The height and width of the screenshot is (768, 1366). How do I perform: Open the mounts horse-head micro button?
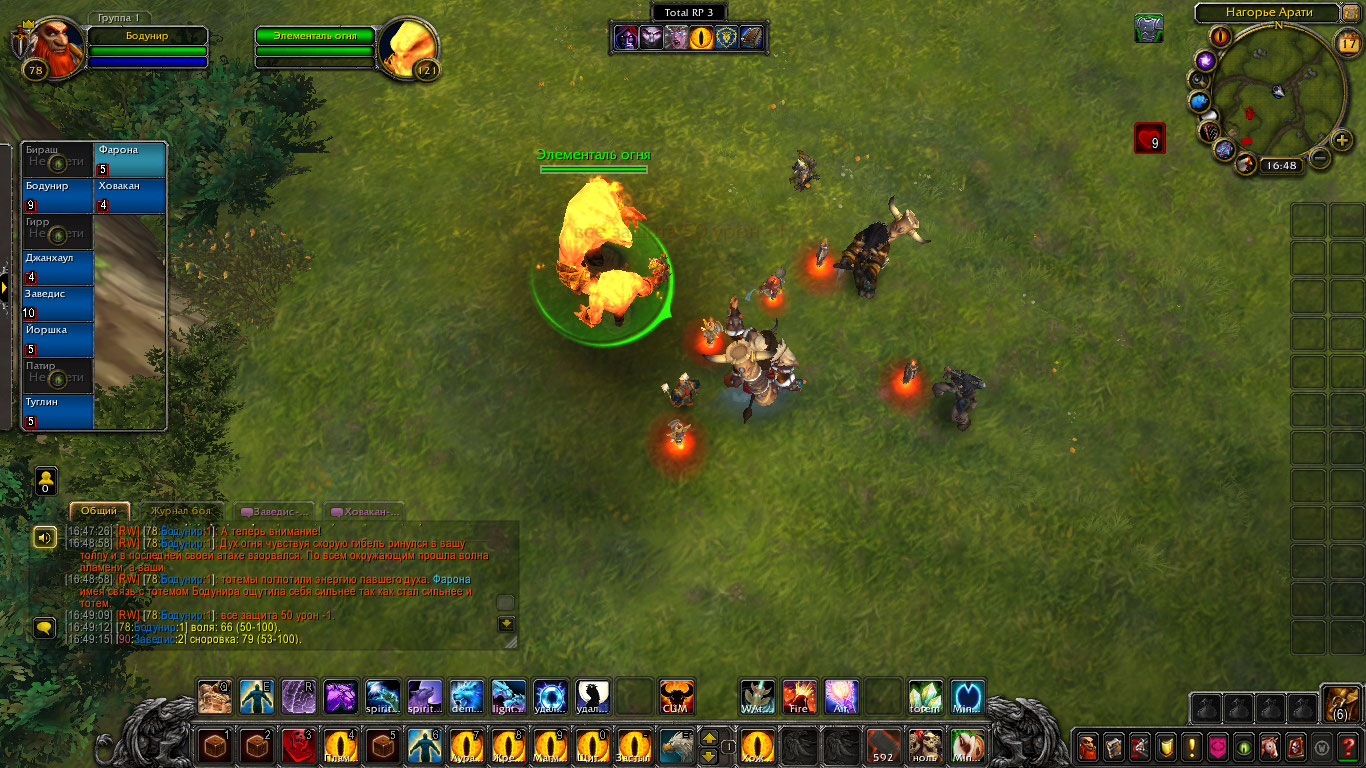coord(1270,746)
